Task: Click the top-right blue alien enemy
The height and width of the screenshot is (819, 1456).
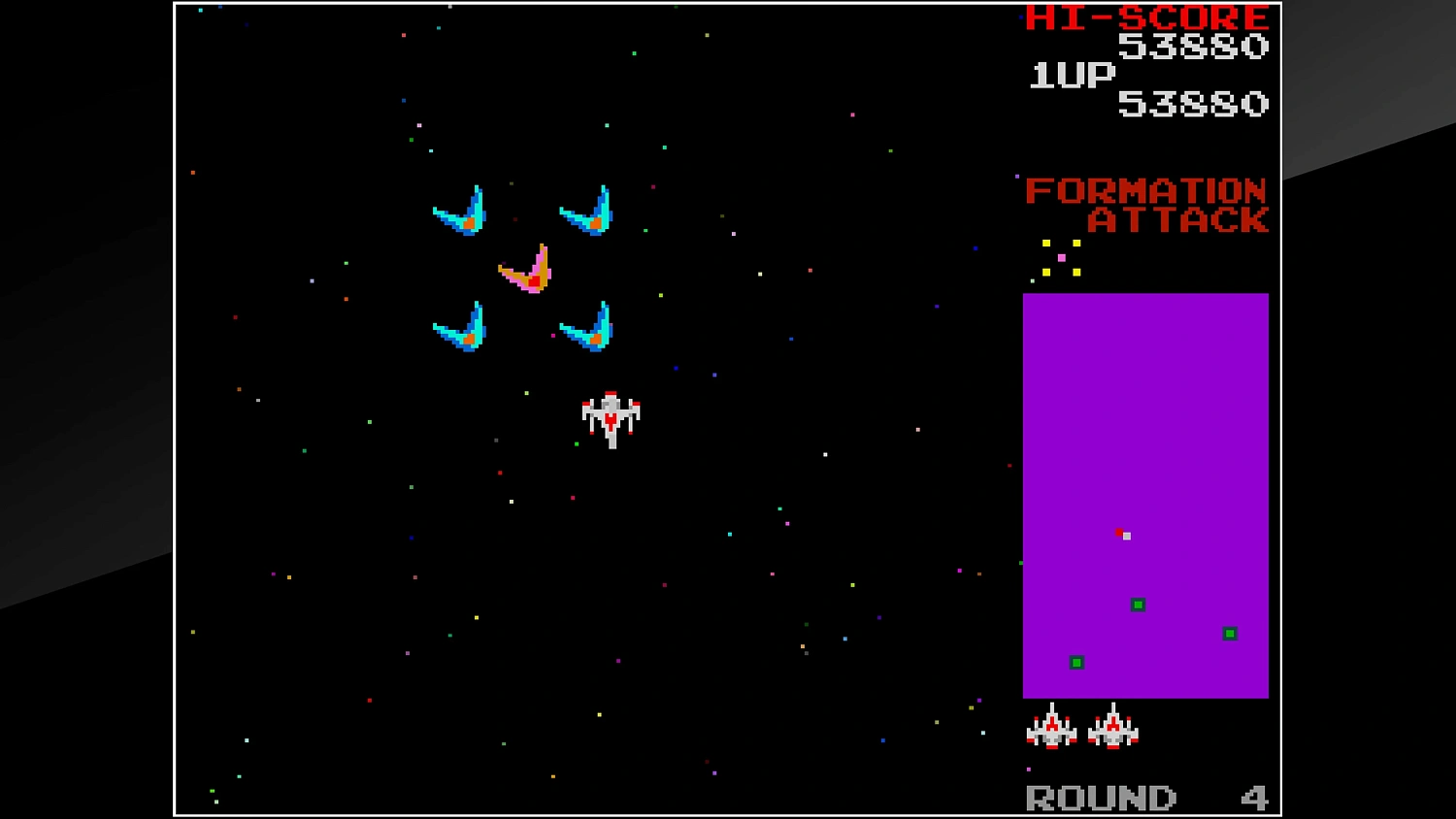Action: (585, 213)
